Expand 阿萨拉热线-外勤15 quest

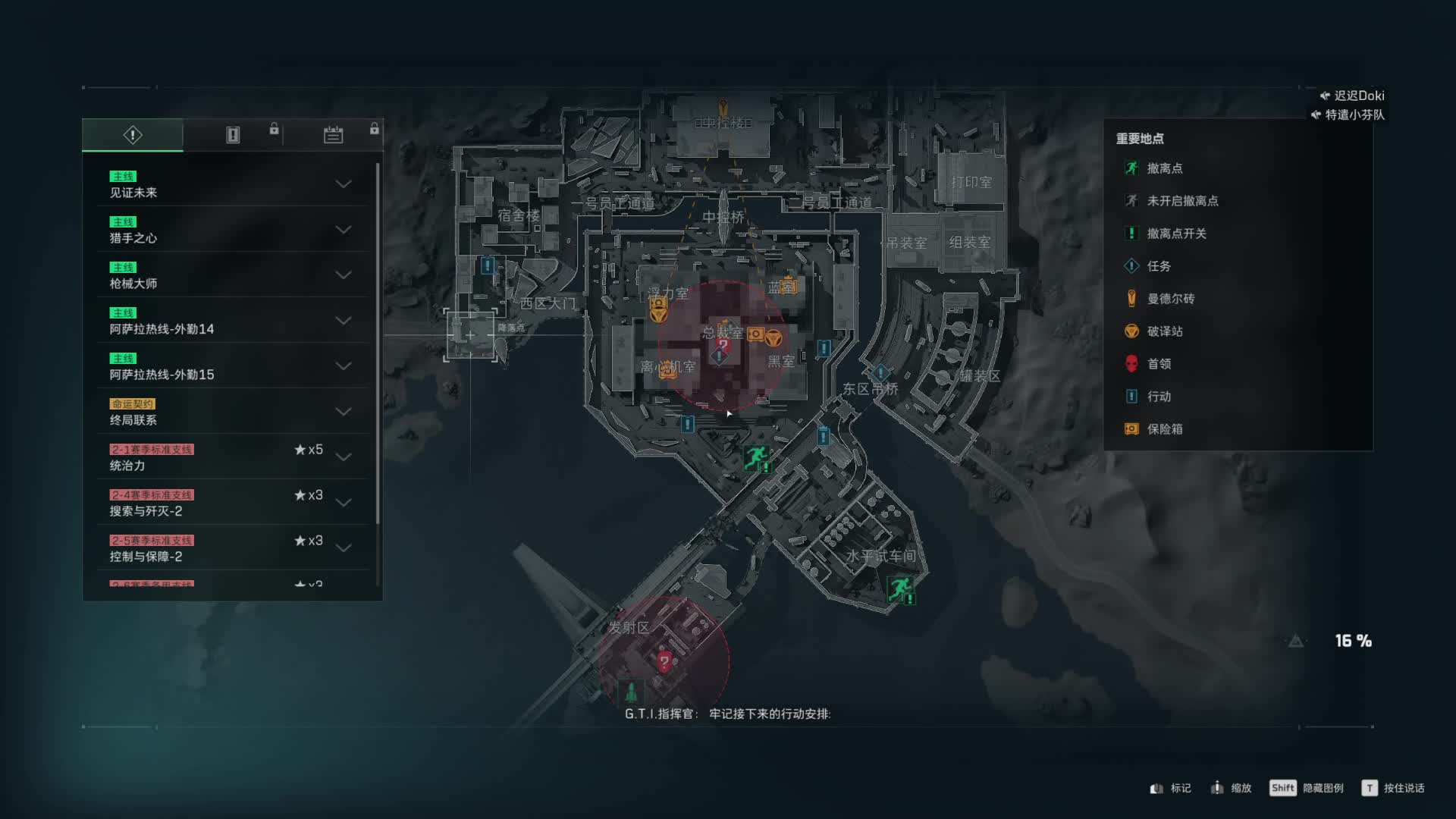pyautogui.click(x=343, y=366)
